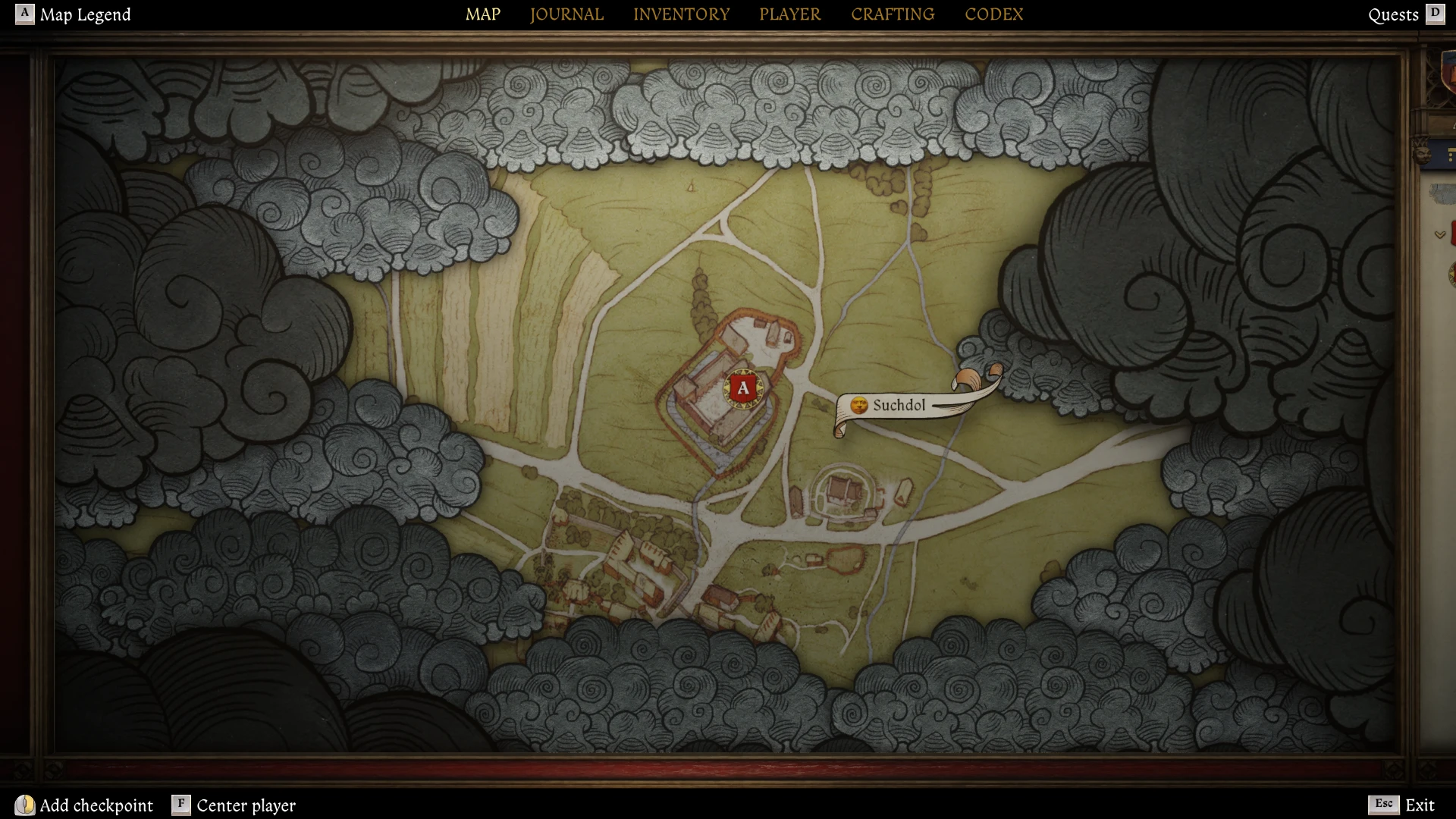Screen dimensions: 1456x819
Task: Click the Suchdol location banner
Action: click(899, 406)
